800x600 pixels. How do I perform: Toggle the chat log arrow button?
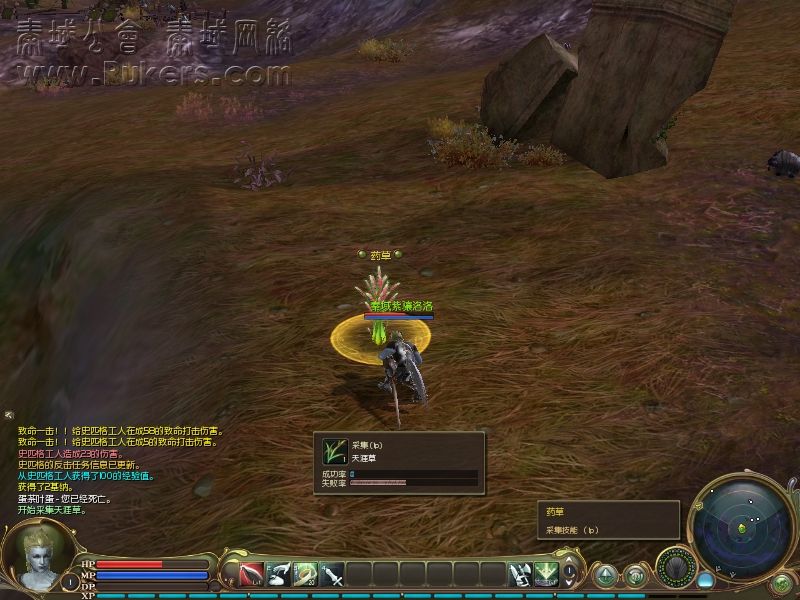(x=9, y=415)
